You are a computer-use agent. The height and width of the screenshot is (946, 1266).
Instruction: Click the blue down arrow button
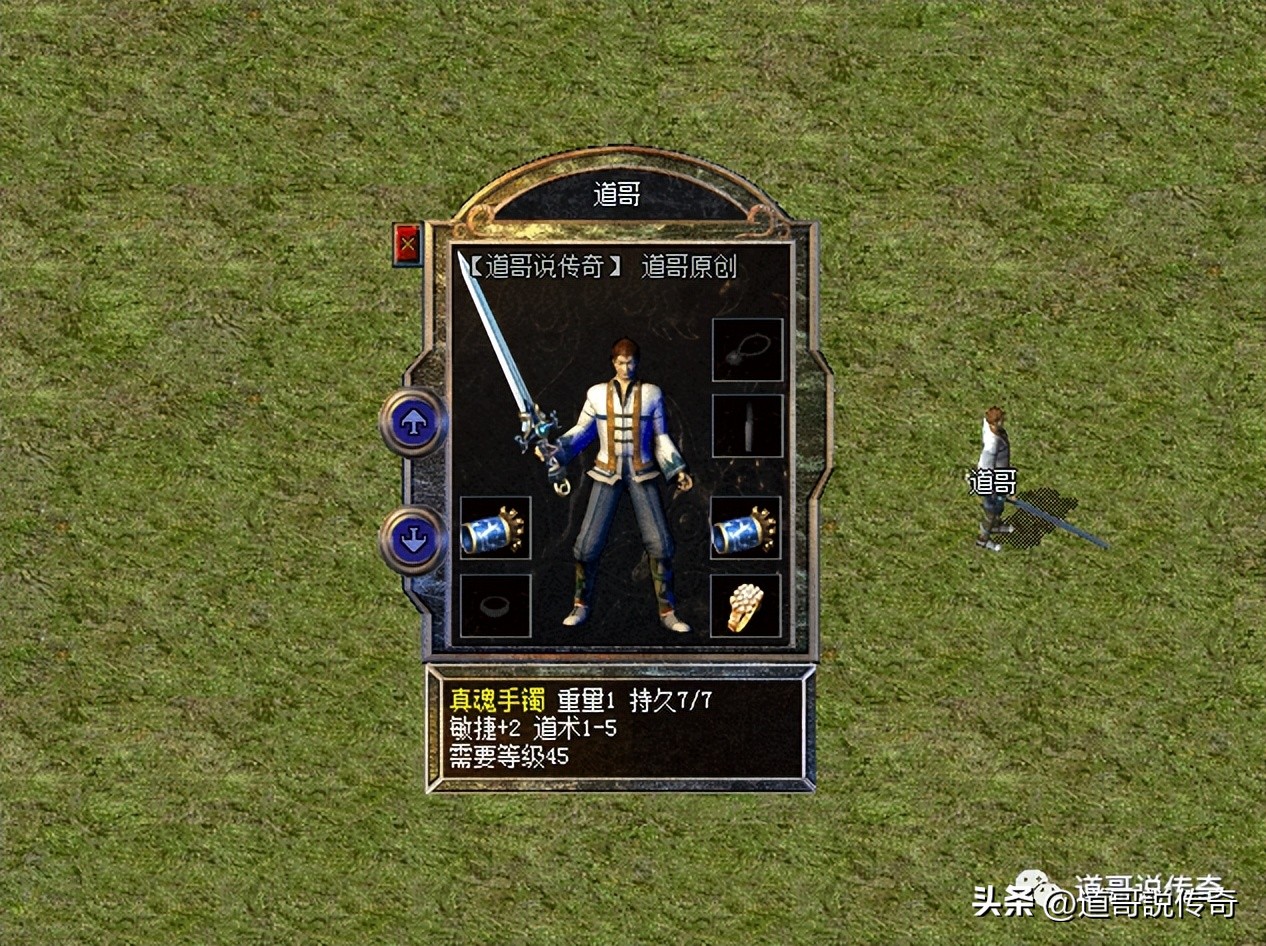coord(412,541)
